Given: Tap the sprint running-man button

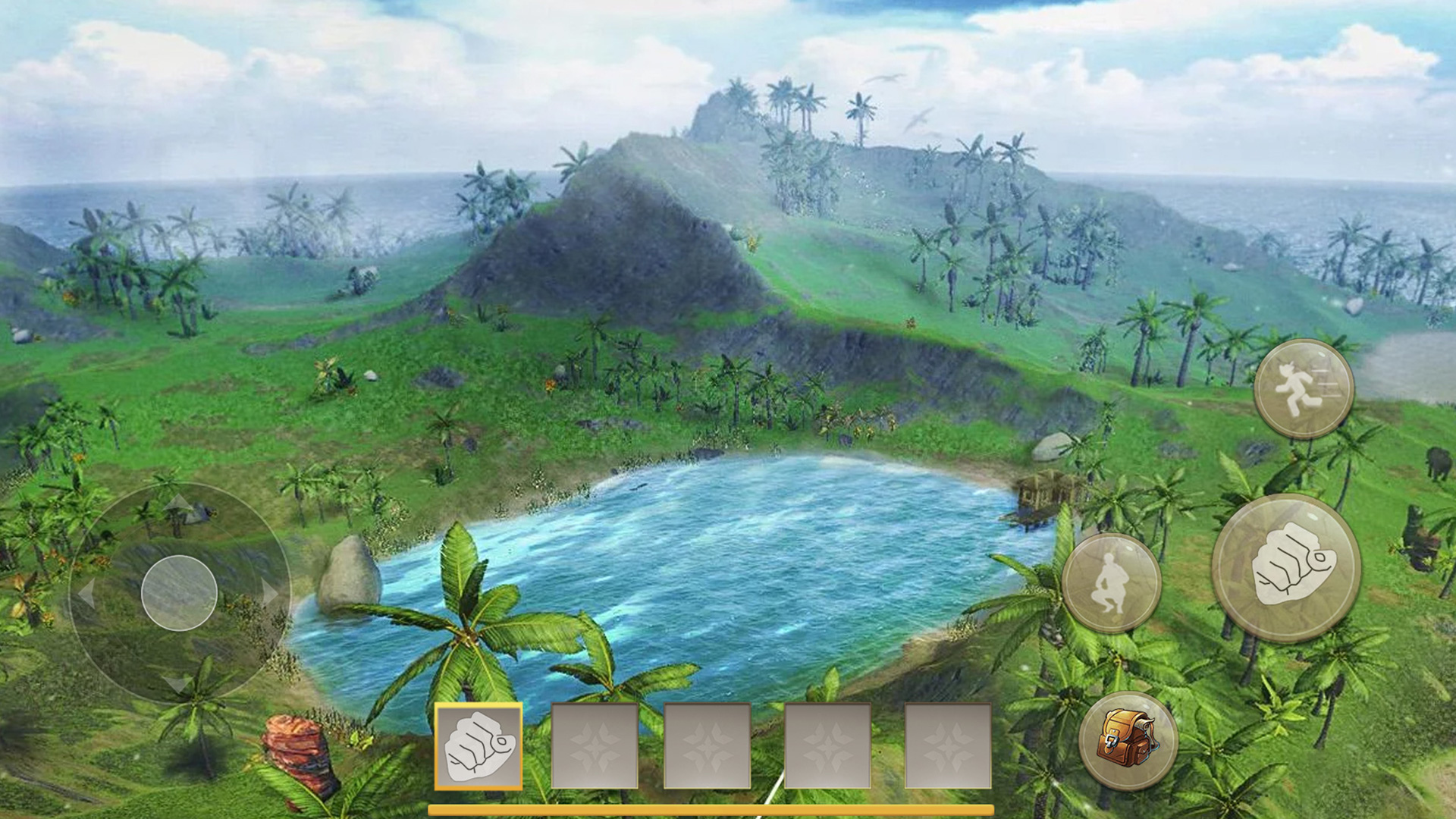Looking at the screenshot, I should click(1304, 389).
